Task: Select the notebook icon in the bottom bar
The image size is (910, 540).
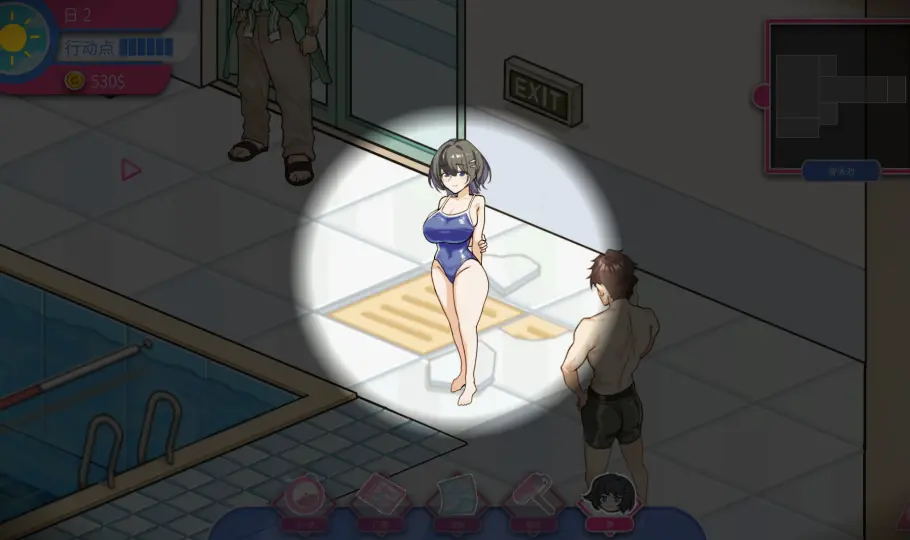Action: coord(377,496)
